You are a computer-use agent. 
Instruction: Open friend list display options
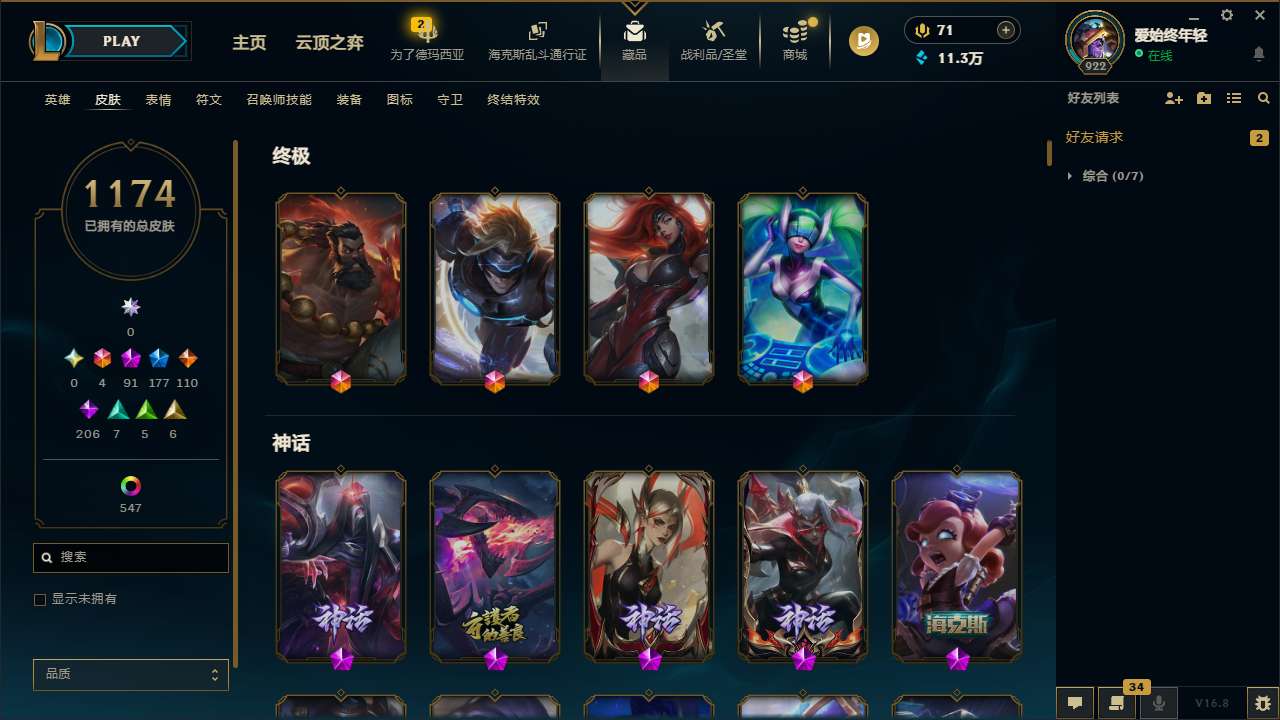click(1233, 98)
